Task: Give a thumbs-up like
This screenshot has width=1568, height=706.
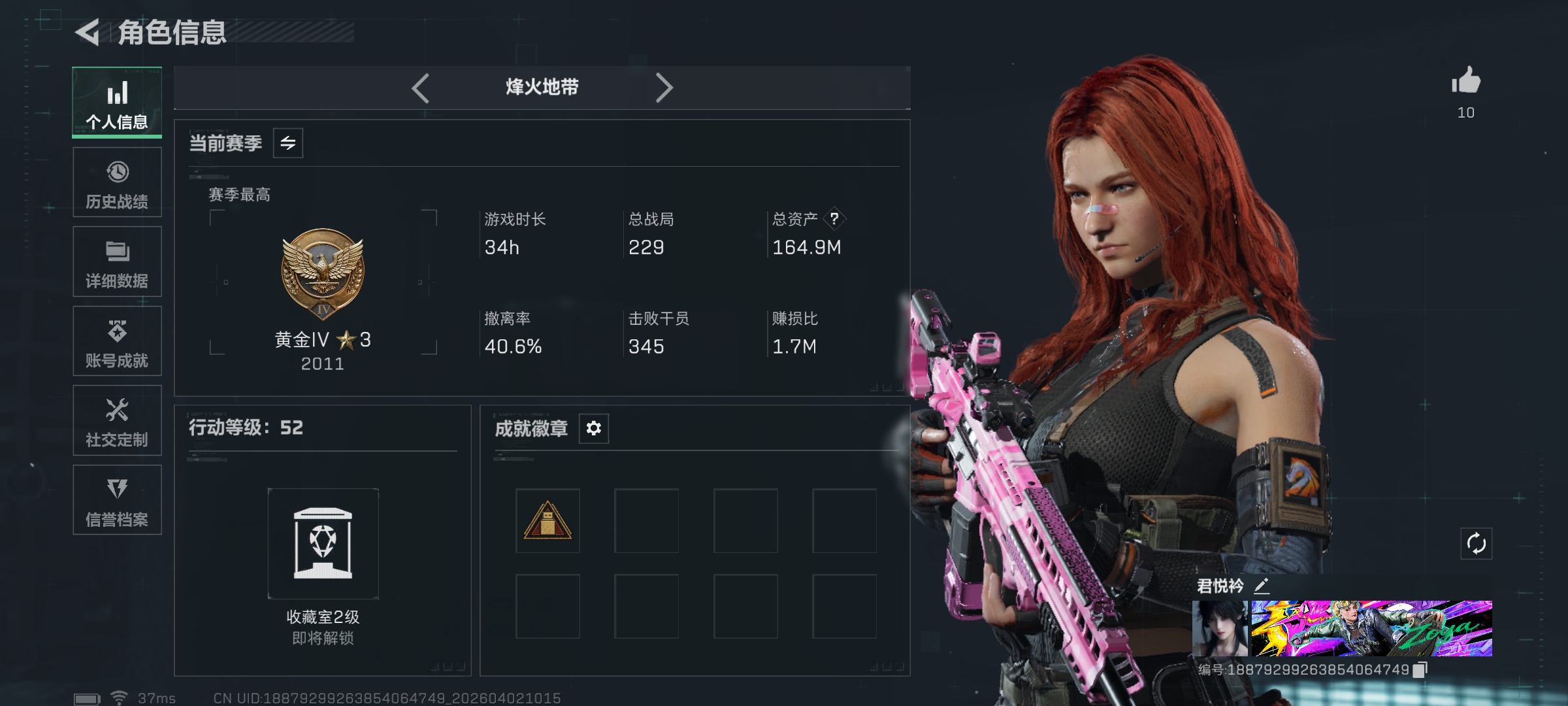Action: 1466,82
